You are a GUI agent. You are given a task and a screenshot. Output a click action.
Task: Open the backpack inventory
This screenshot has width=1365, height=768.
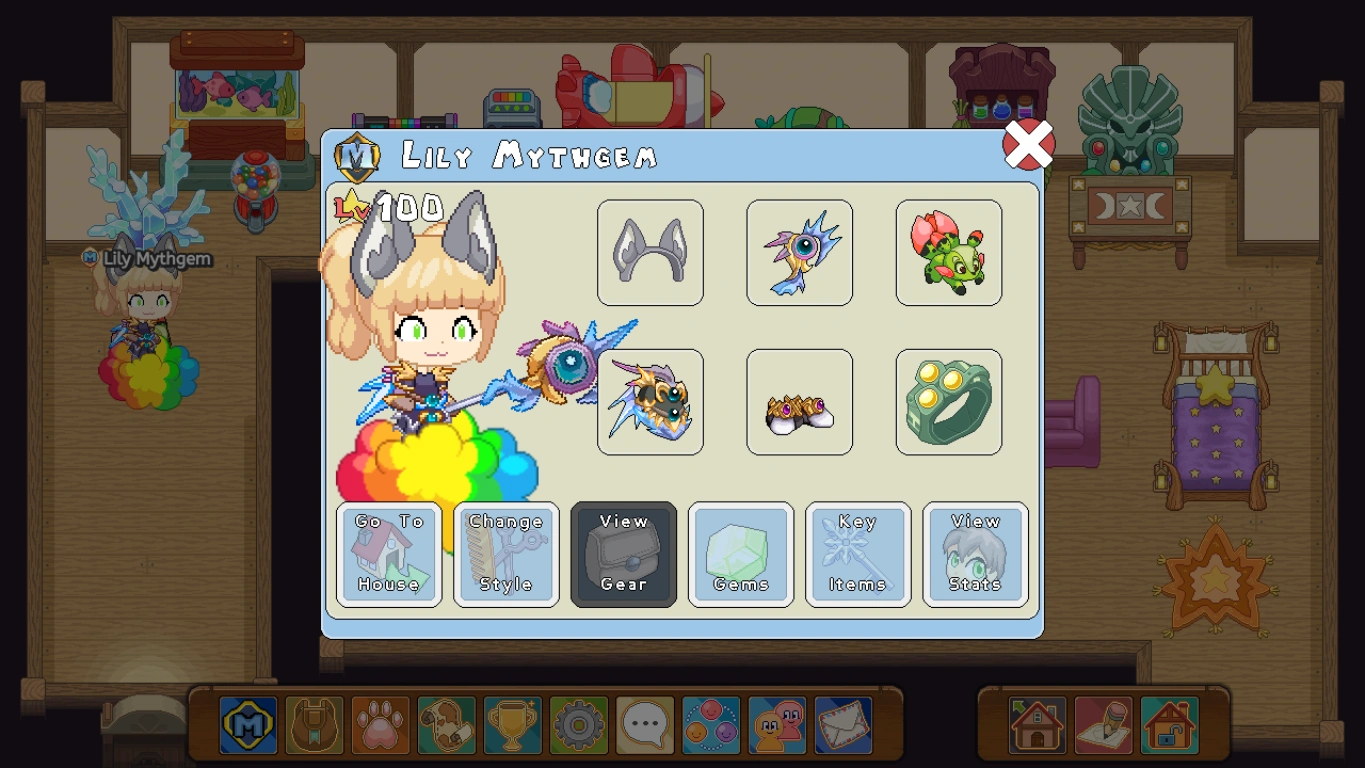tap(313, 725)
